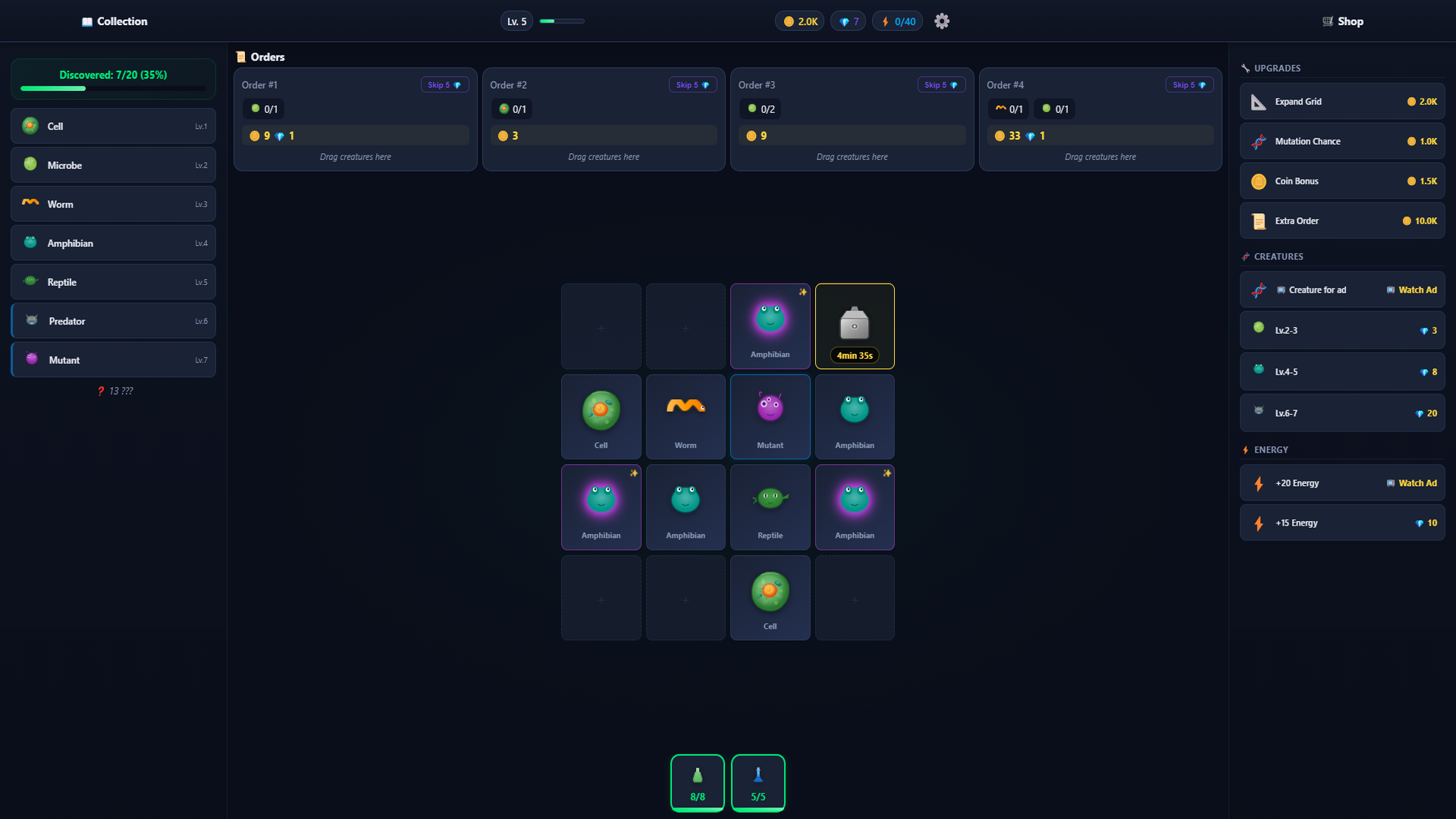Buy the Lv.2-3 creature for 3 gems
Viewport: 1456px width, 819px height.
pos(1341,330)
